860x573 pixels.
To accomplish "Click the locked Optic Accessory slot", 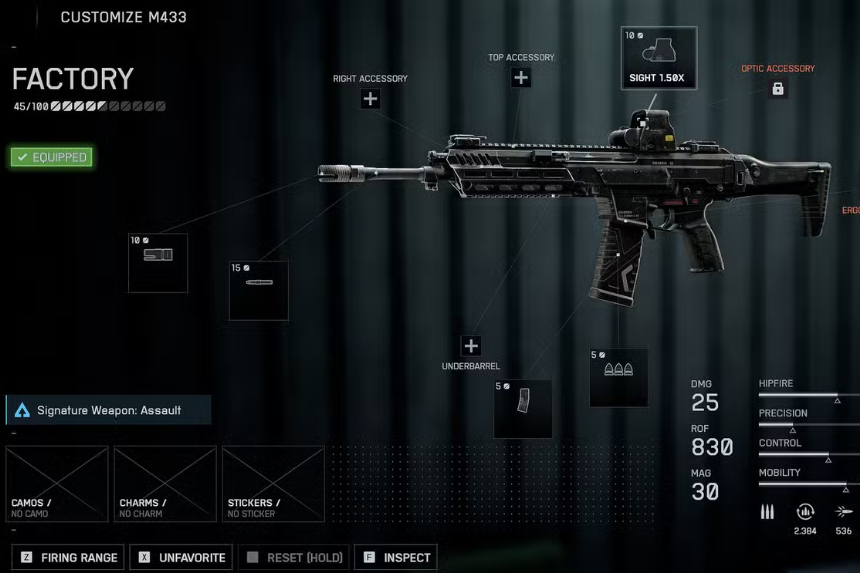I will (778, 89).
